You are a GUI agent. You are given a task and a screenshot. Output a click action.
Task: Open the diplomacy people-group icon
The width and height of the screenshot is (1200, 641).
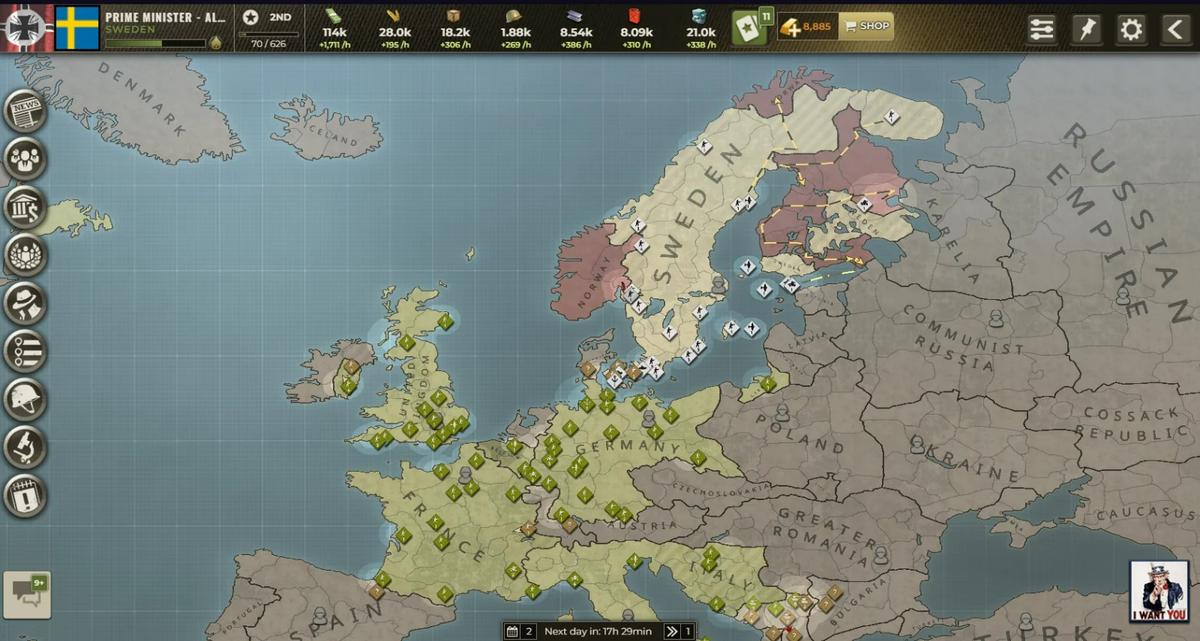25,159
